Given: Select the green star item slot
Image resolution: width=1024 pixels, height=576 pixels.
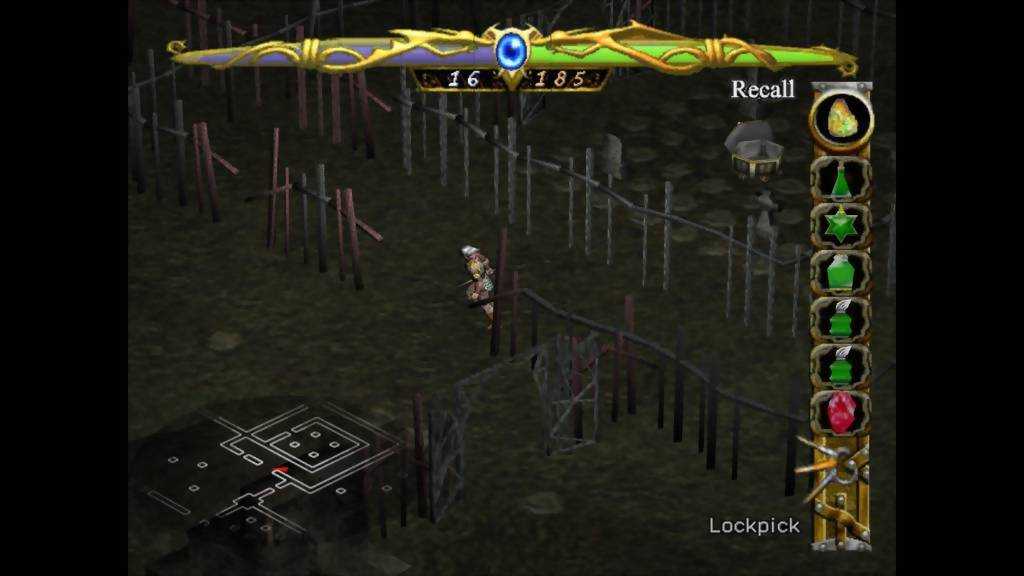Looking at the screenshot, I should point(840,224).
